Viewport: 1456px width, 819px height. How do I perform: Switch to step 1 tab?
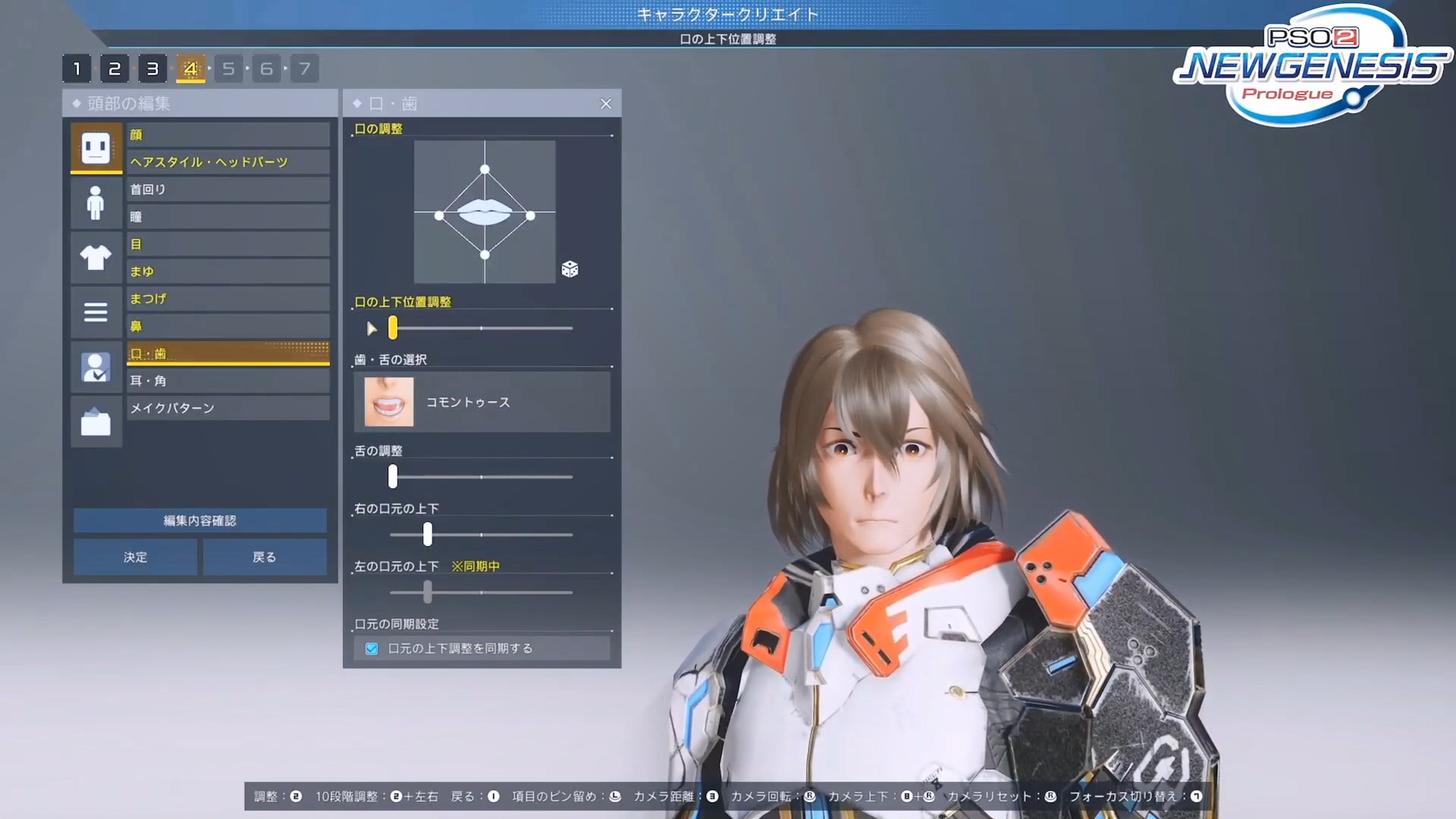[x=77, y=68]
